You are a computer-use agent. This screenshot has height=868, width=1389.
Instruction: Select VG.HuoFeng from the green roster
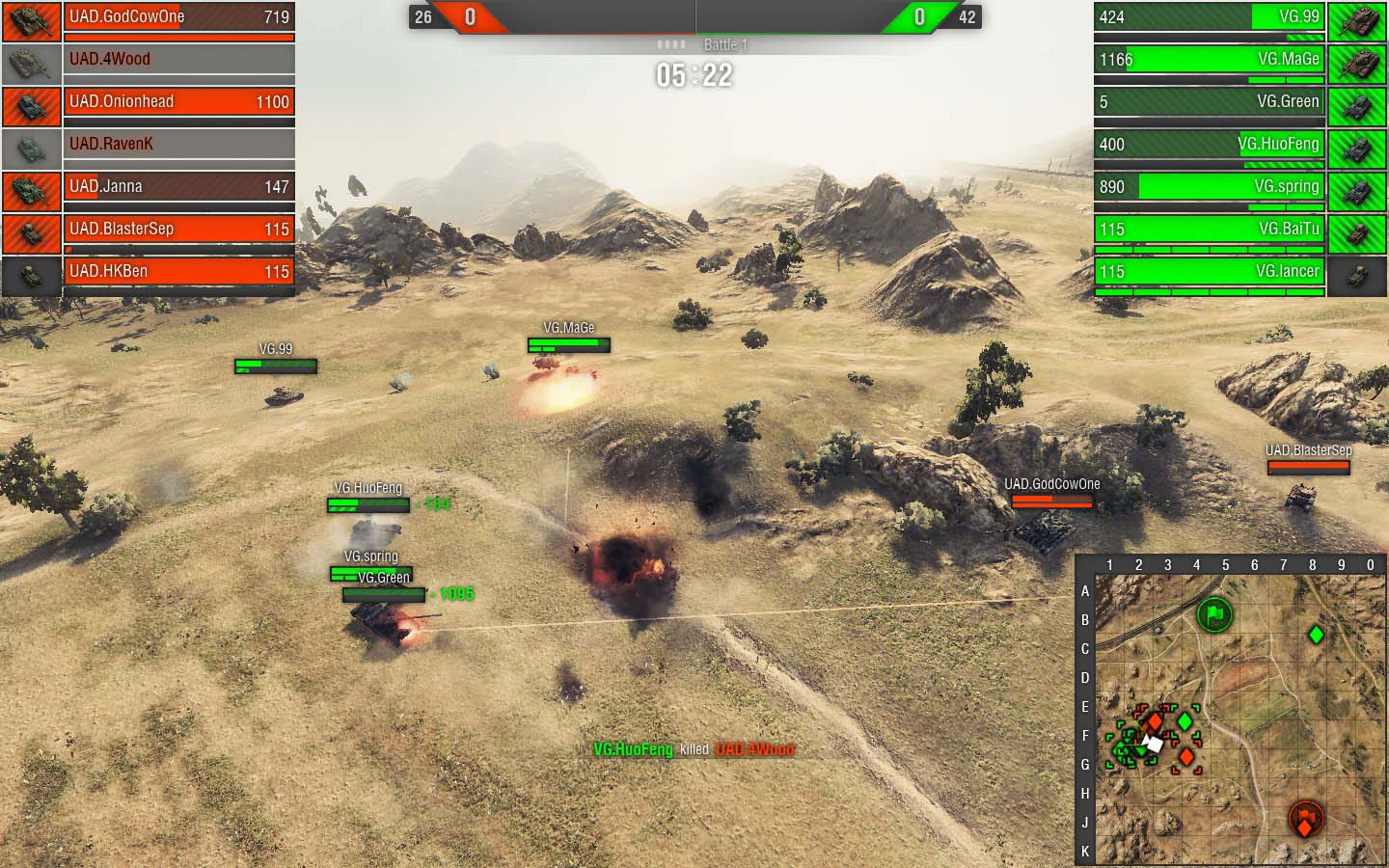[1210, 145]
